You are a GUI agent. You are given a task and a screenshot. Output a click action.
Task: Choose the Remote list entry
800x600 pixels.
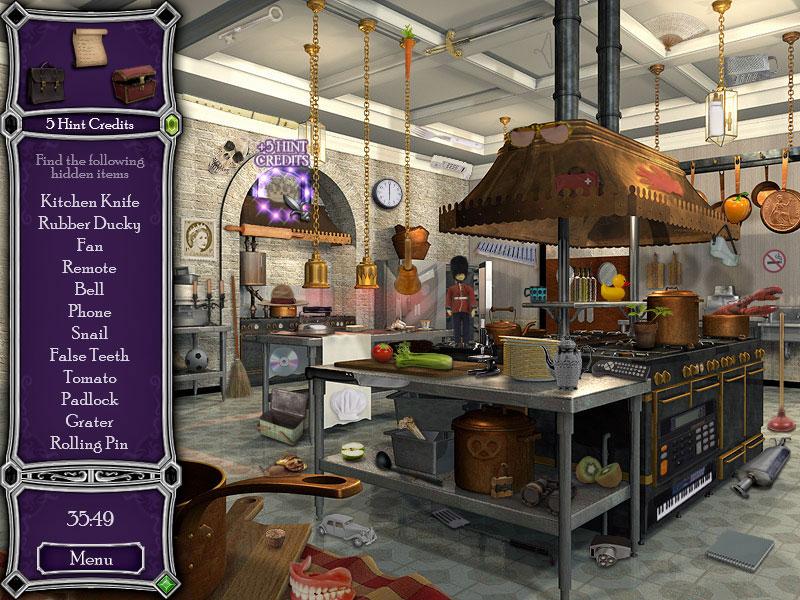[x=89, y=267]
